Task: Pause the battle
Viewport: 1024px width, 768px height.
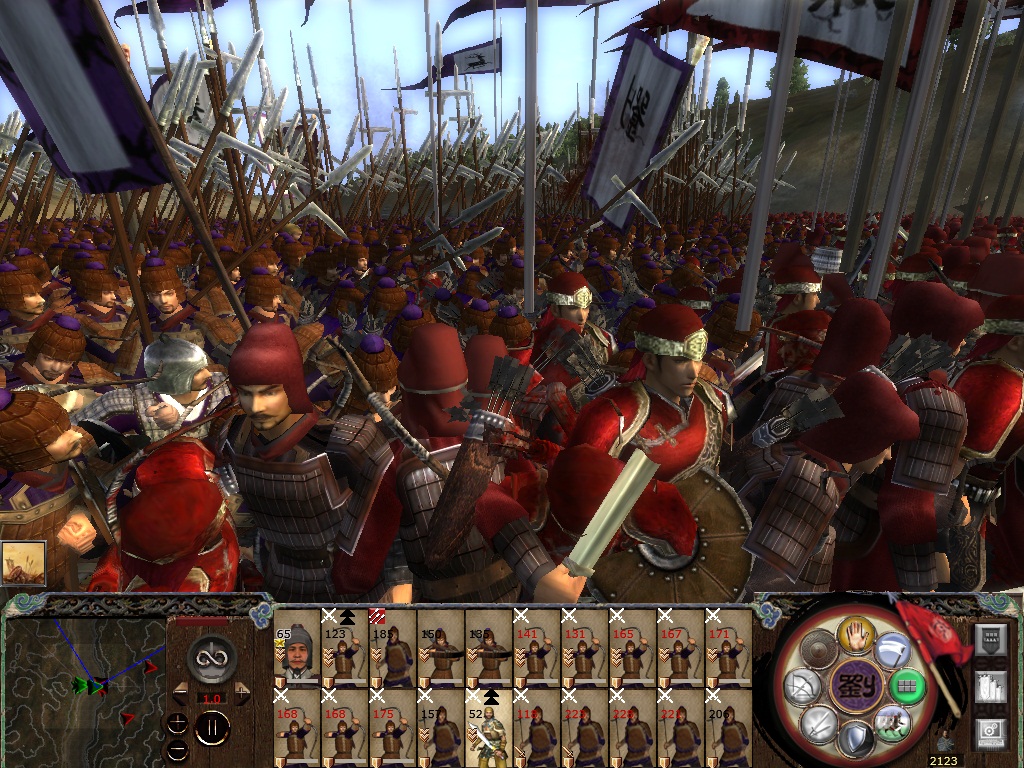Action: pos(212,728)
